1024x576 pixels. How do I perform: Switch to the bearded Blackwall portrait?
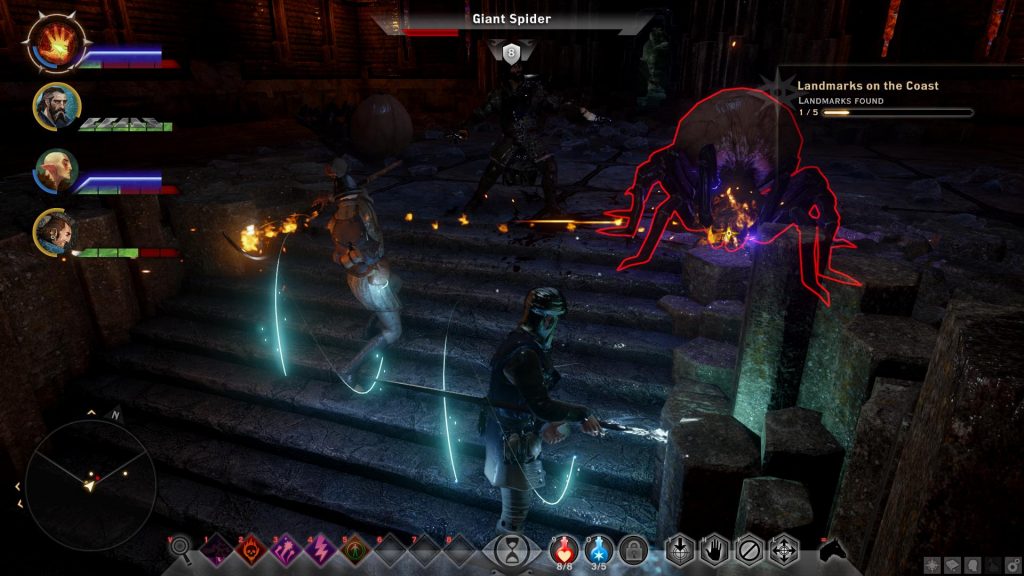click(x=55, y=106)
